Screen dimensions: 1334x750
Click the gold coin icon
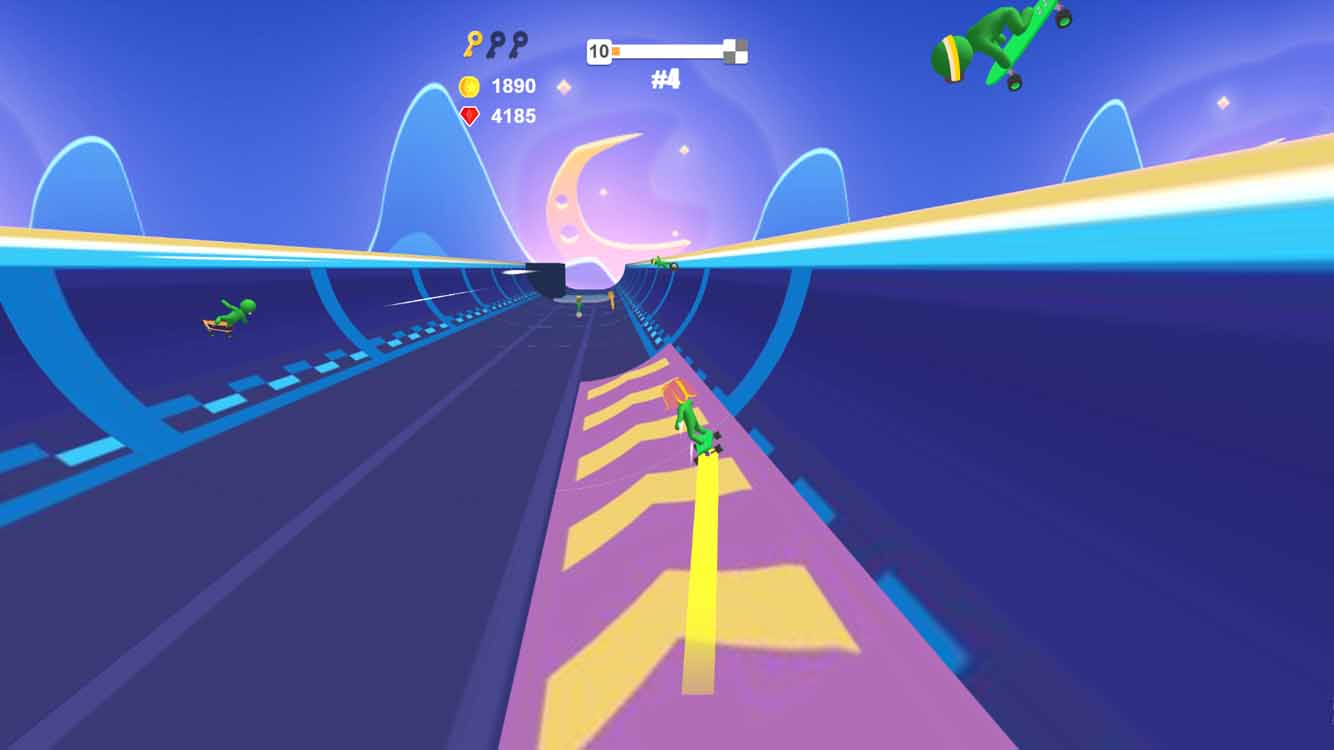[x=468, y=85]
